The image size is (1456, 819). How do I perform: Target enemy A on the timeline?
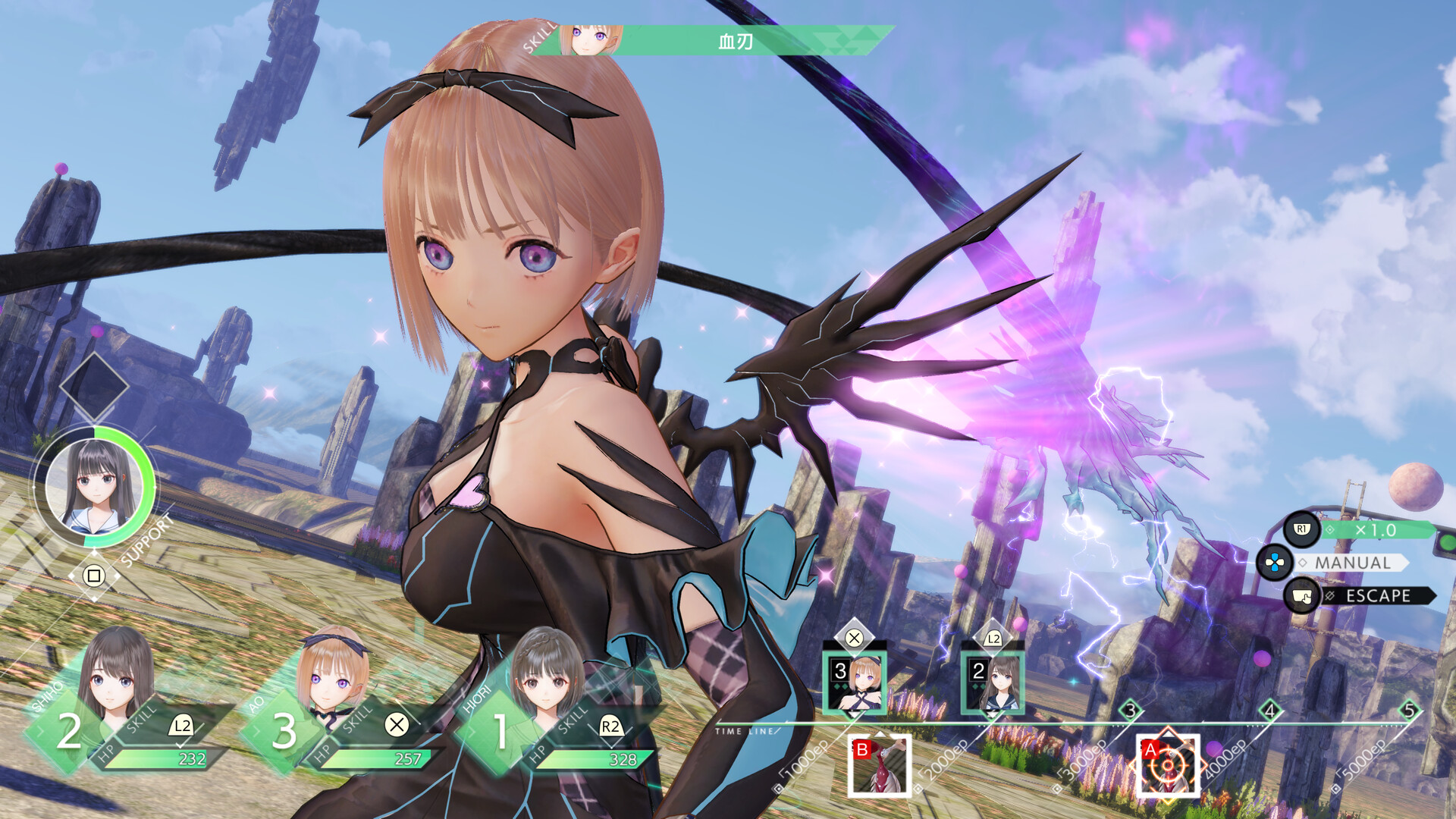point(1168,766)
